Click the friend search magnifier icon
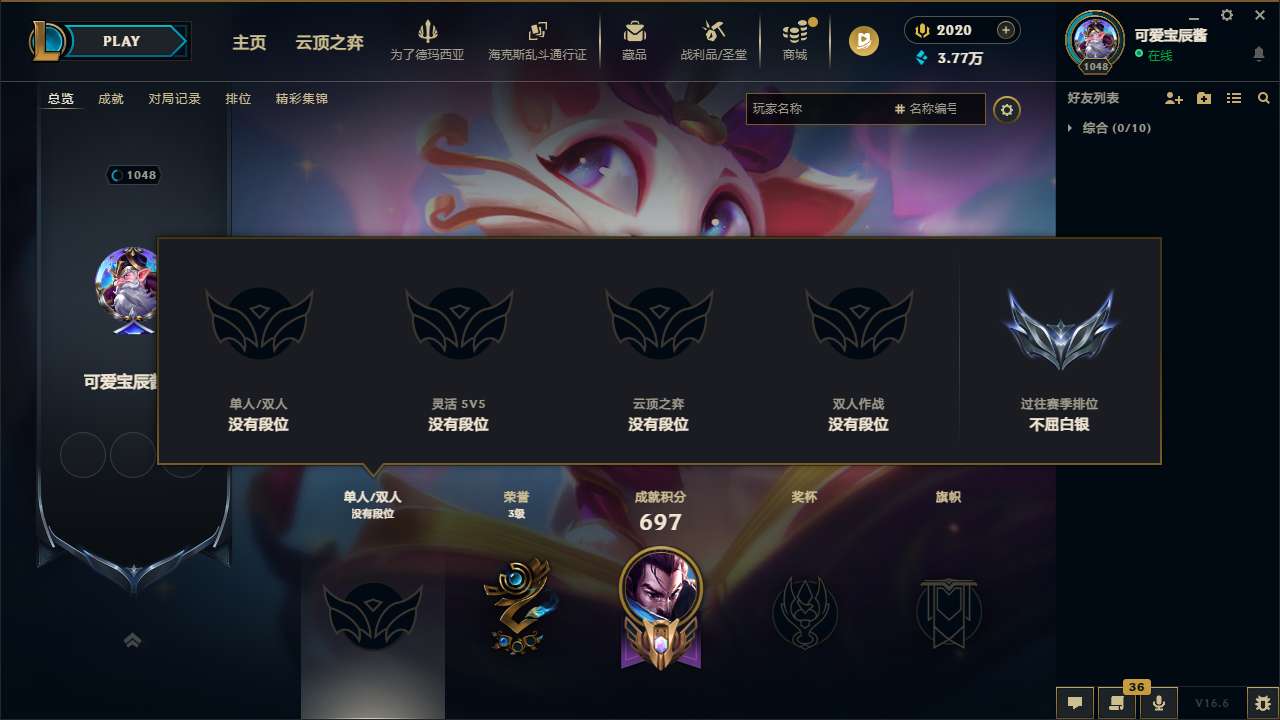 pyautogui.click(x=1263, y=98)
